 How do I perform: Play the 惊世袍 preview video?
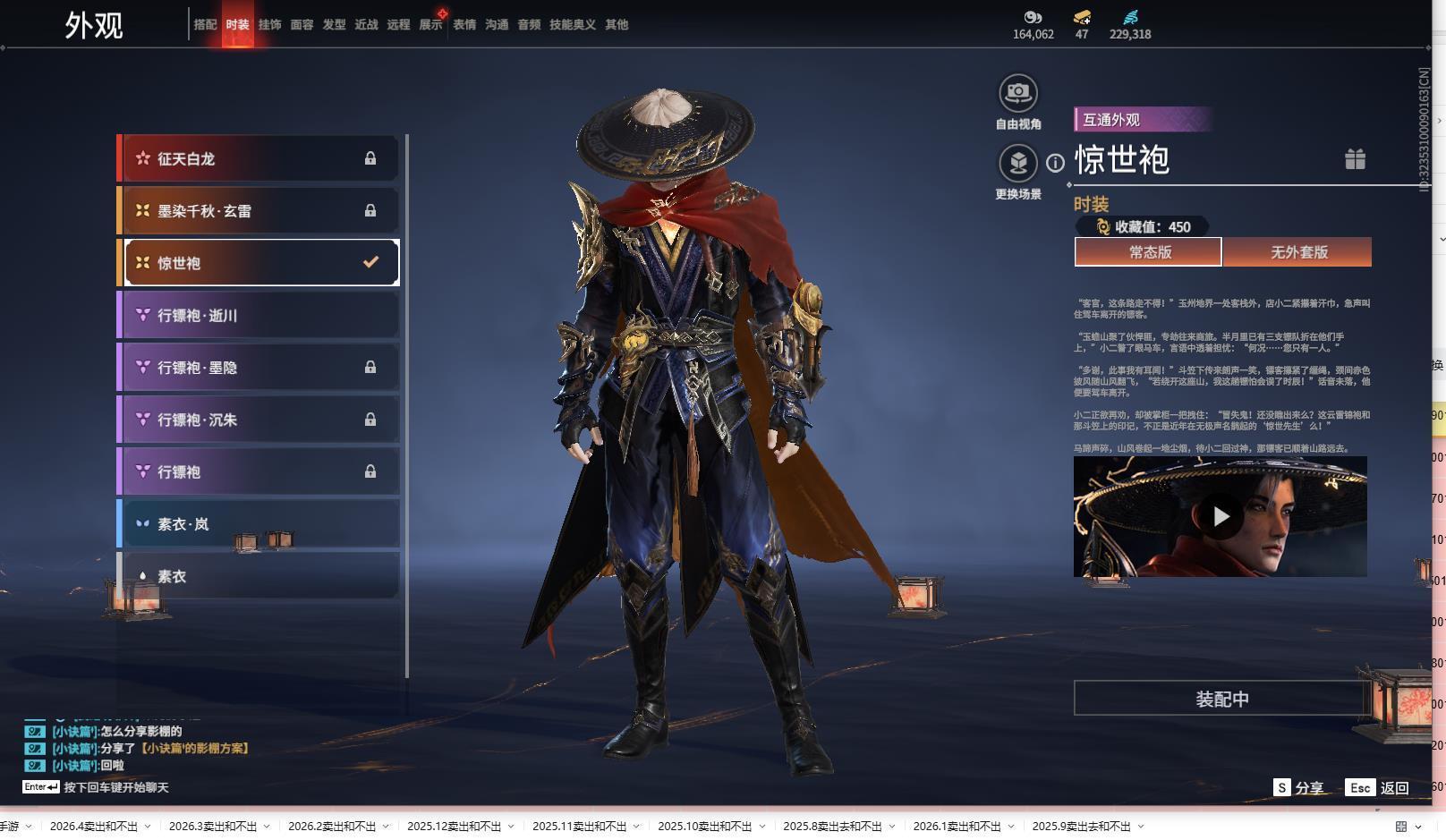tap(1221, 516)
